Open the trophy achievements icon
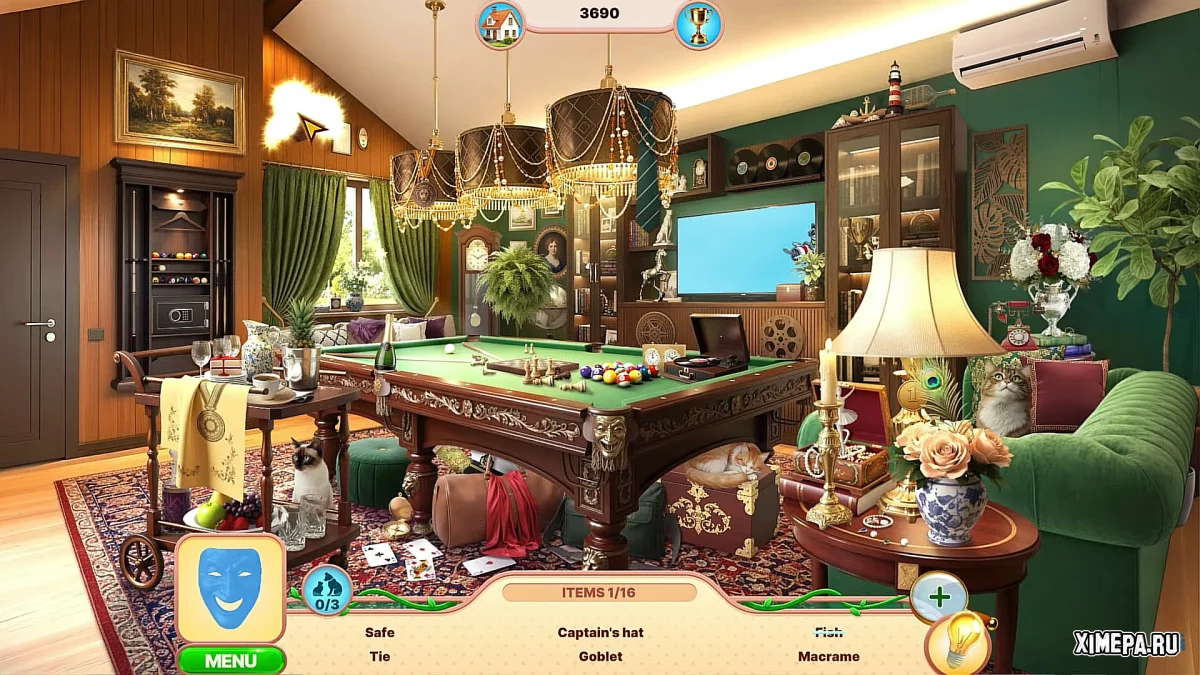The width and height of the screenshot is (1200, 675). pos(698,24)
